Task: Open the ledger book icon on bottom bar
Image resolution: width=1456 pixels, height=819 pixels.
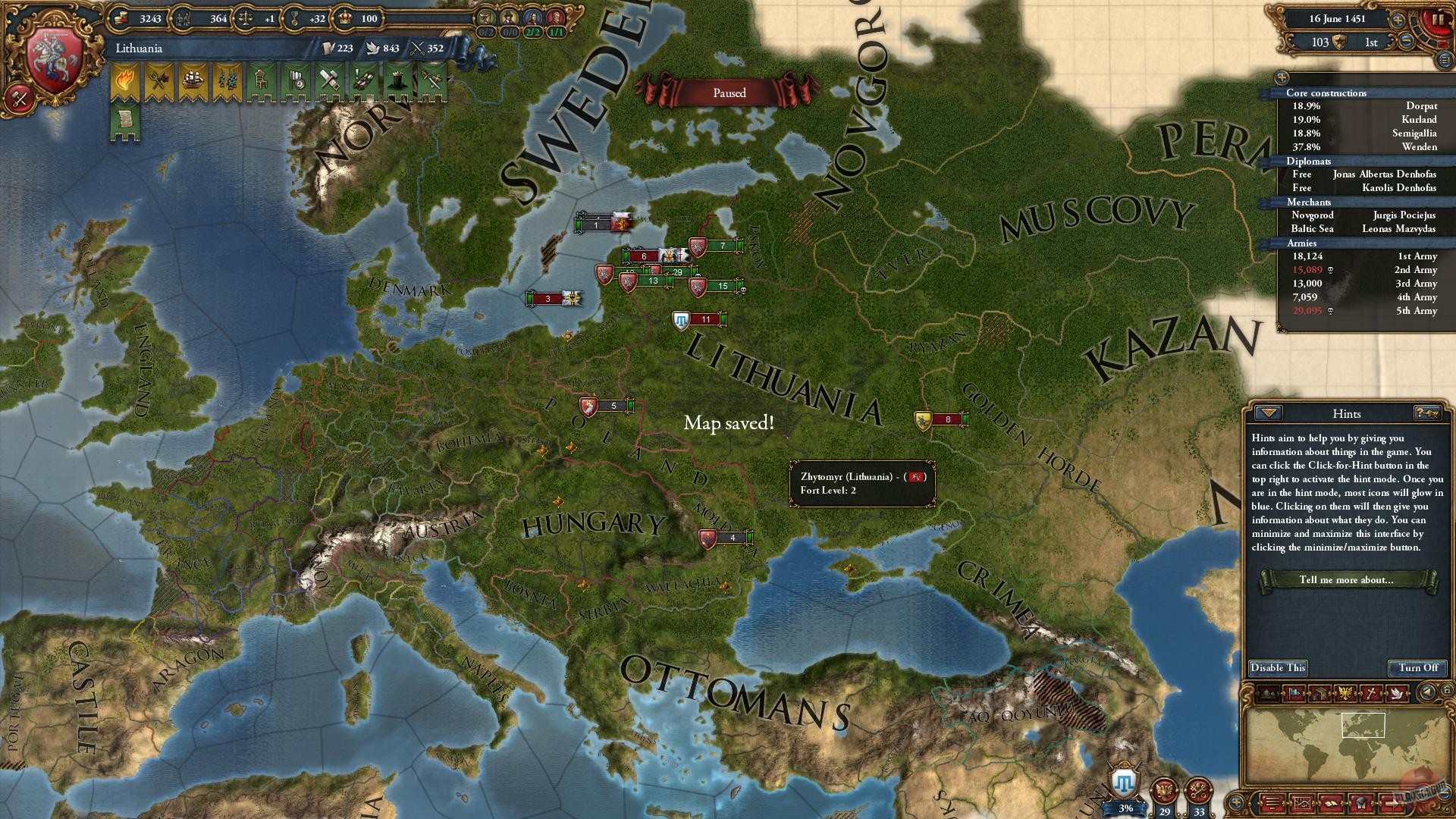Action: point(1331,804)
